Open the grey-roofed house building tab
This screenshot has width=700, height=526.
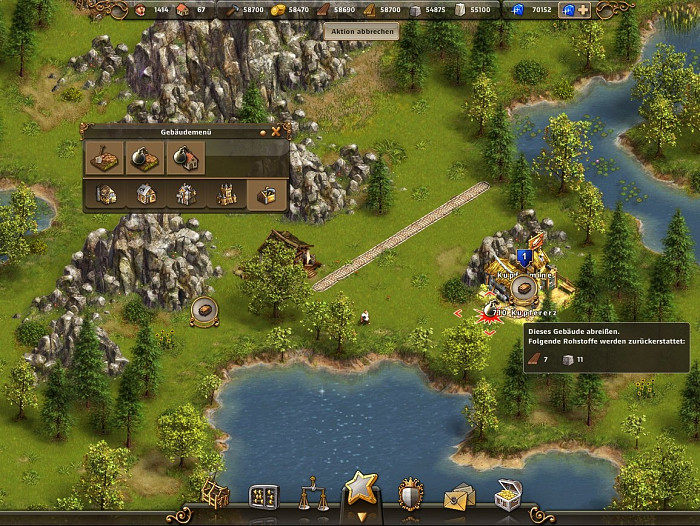145,194
